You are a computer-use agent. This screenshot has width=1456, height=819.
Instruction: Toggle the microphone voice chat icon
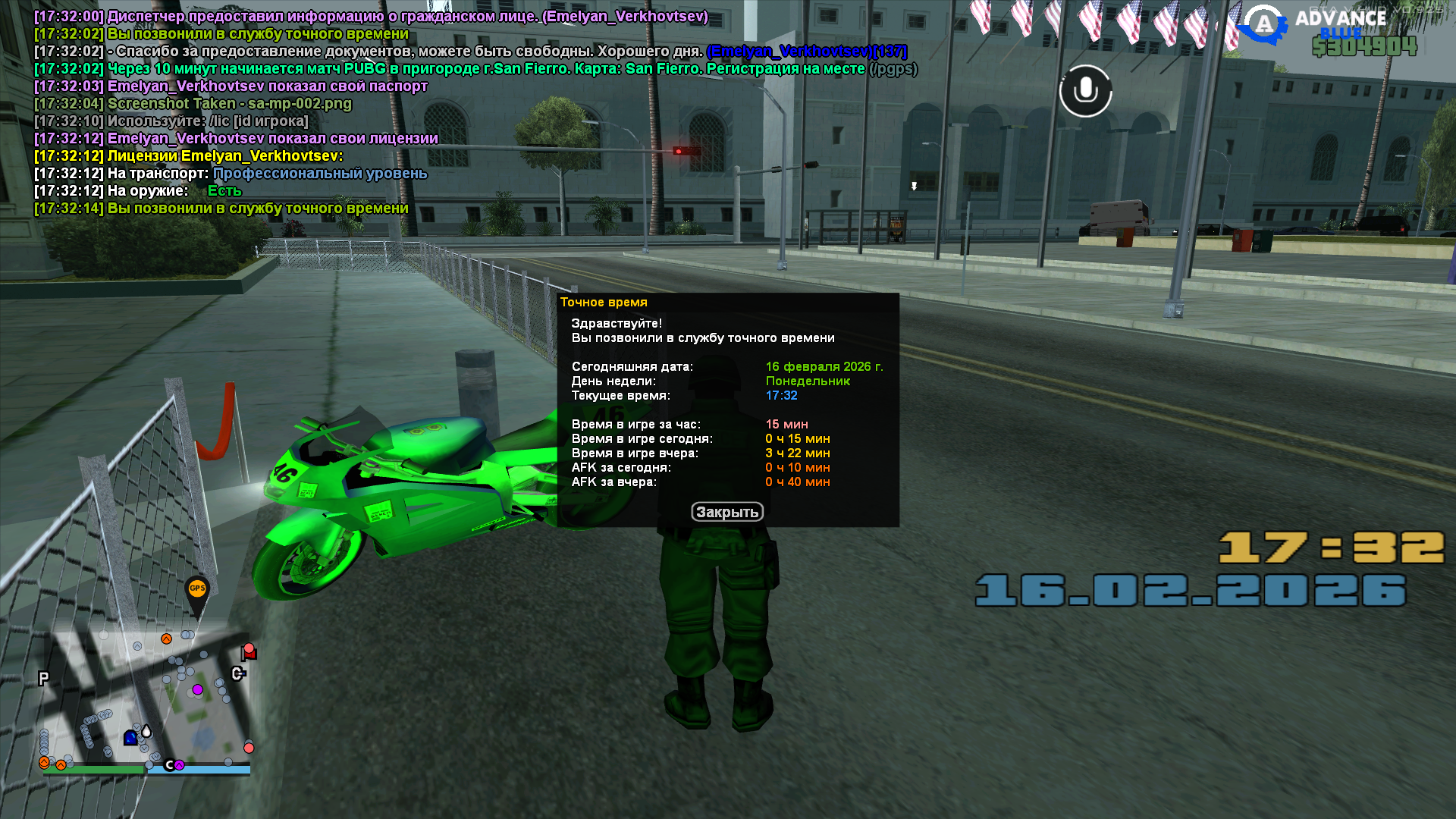pos(1085,91)
